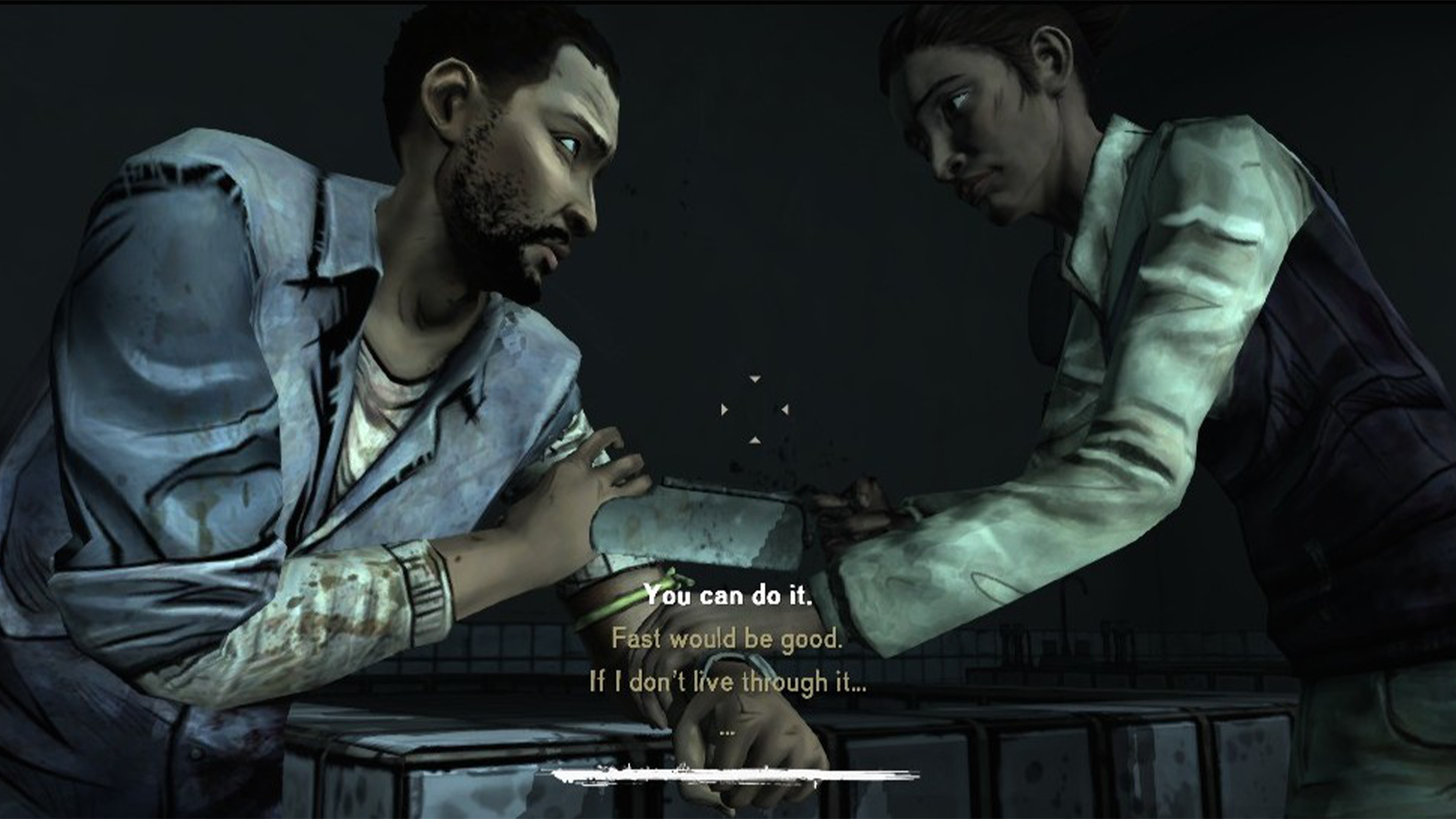Pick "If I don't live through it..." option
Screen dimensions: 1456x819
pyautogui.click(x=727, y=682)
